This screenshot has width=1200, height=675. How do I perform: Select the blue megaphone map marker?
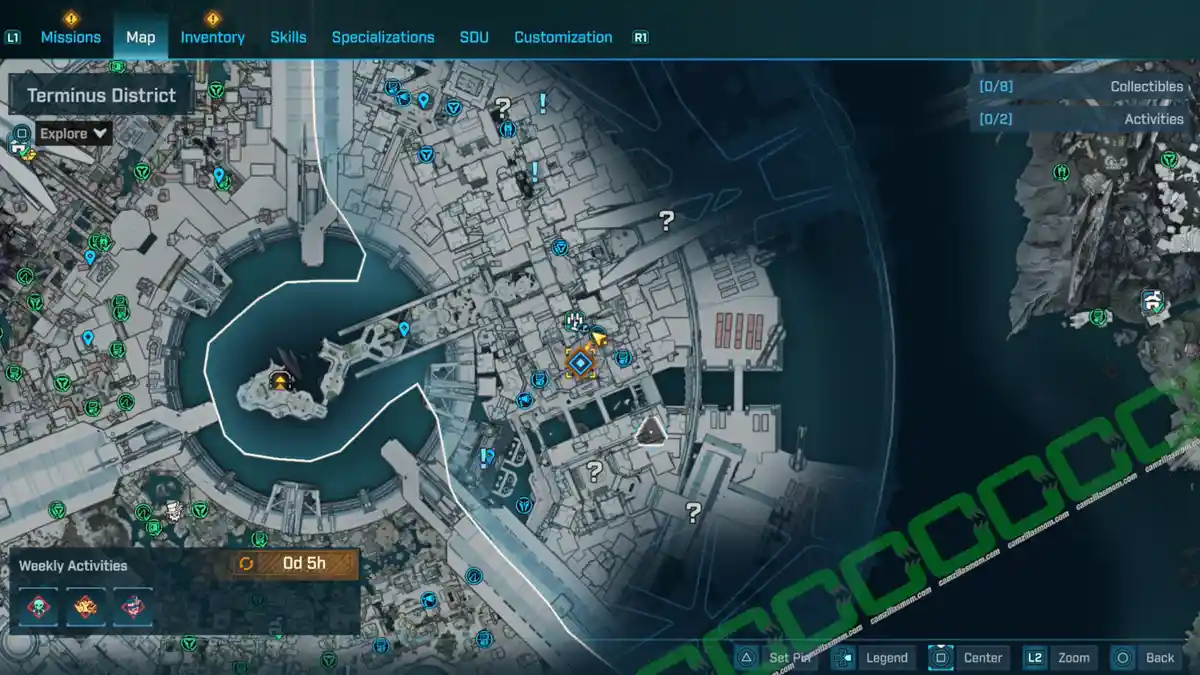coord(524,401)
